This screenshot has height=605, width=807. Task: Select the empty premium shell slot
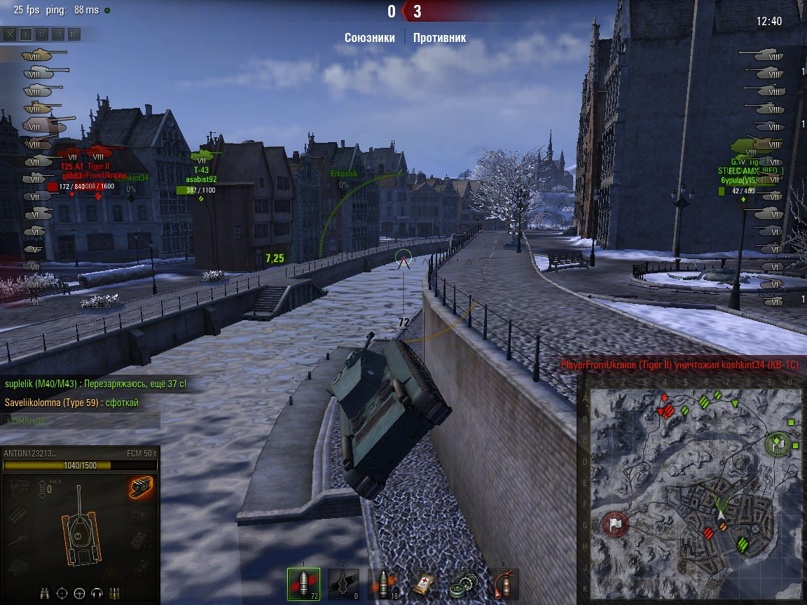tap(343, 583)
